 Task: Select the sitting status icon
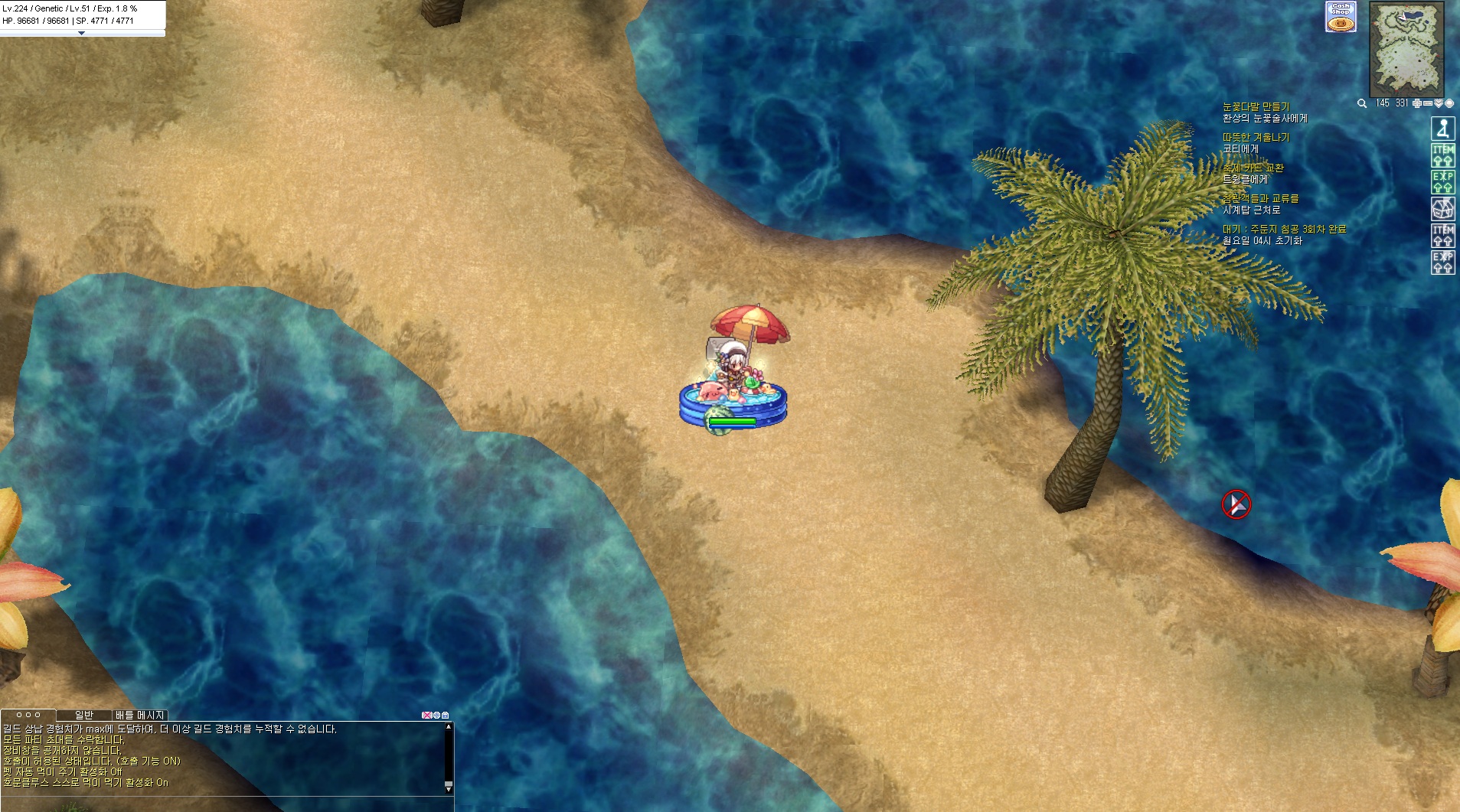[x=1443, y=129]
